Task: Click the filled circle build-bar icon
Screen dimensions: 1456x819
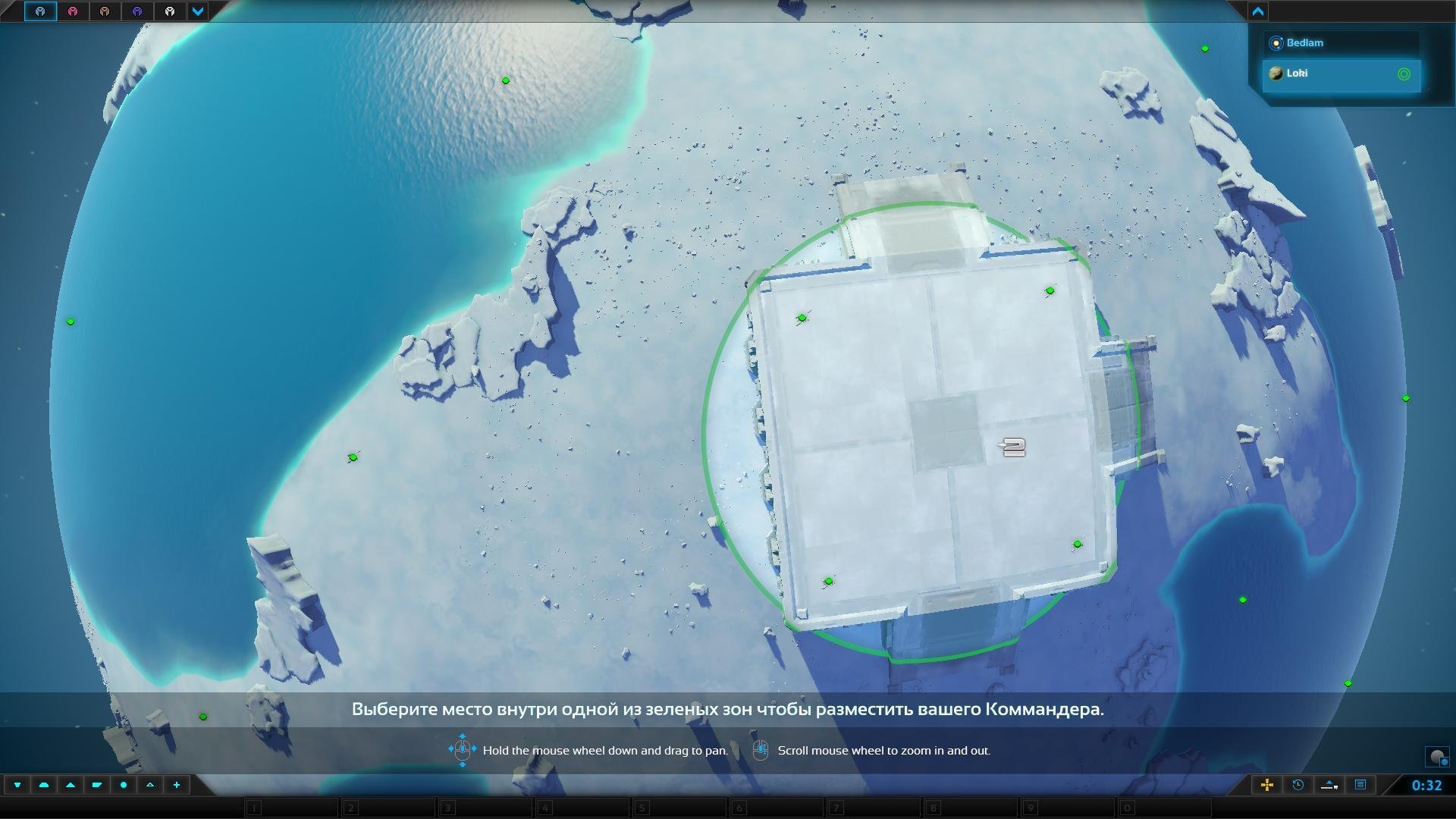Action: pyautogui.click(x=124, y=785)
